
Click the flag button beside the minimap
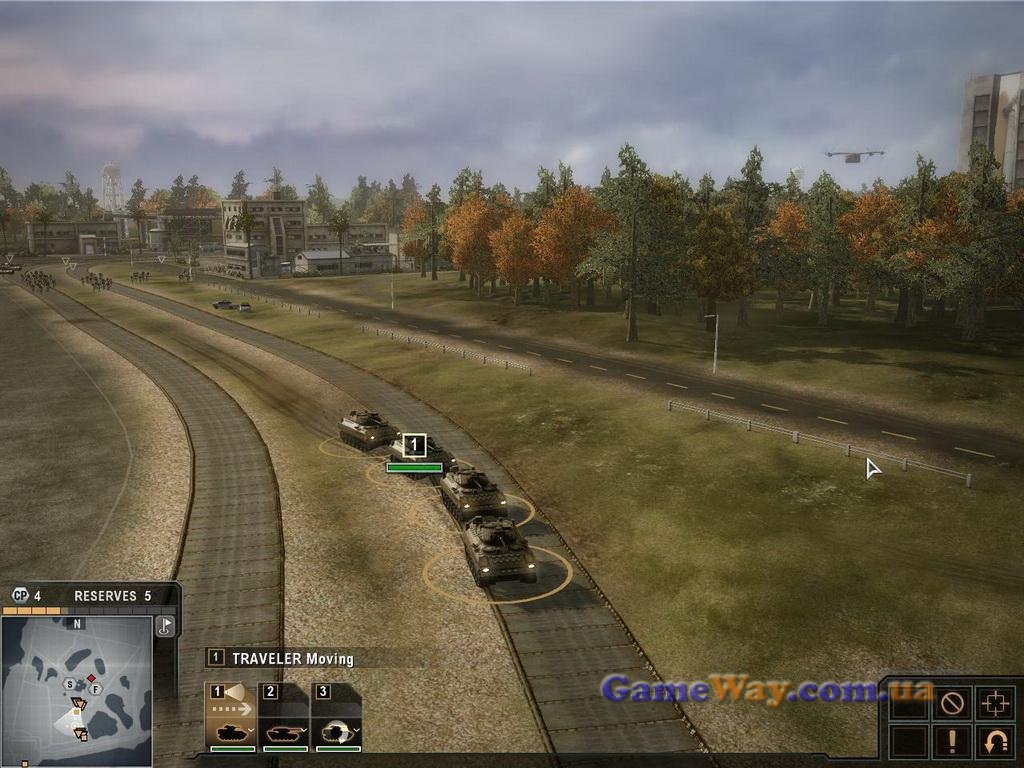(166, 627)
